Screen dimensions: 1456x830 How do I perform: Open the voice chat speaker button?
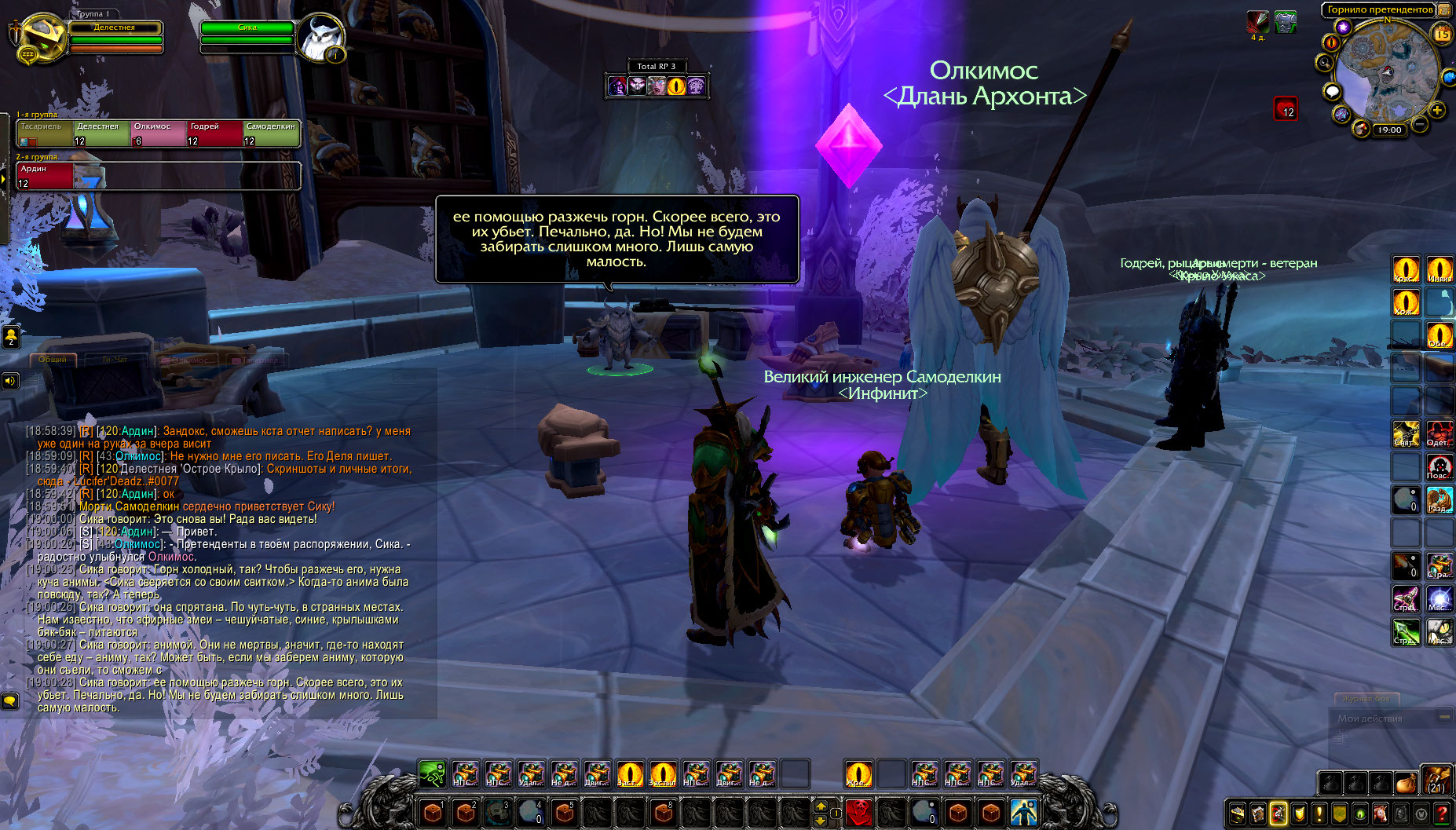pos(10,381)
